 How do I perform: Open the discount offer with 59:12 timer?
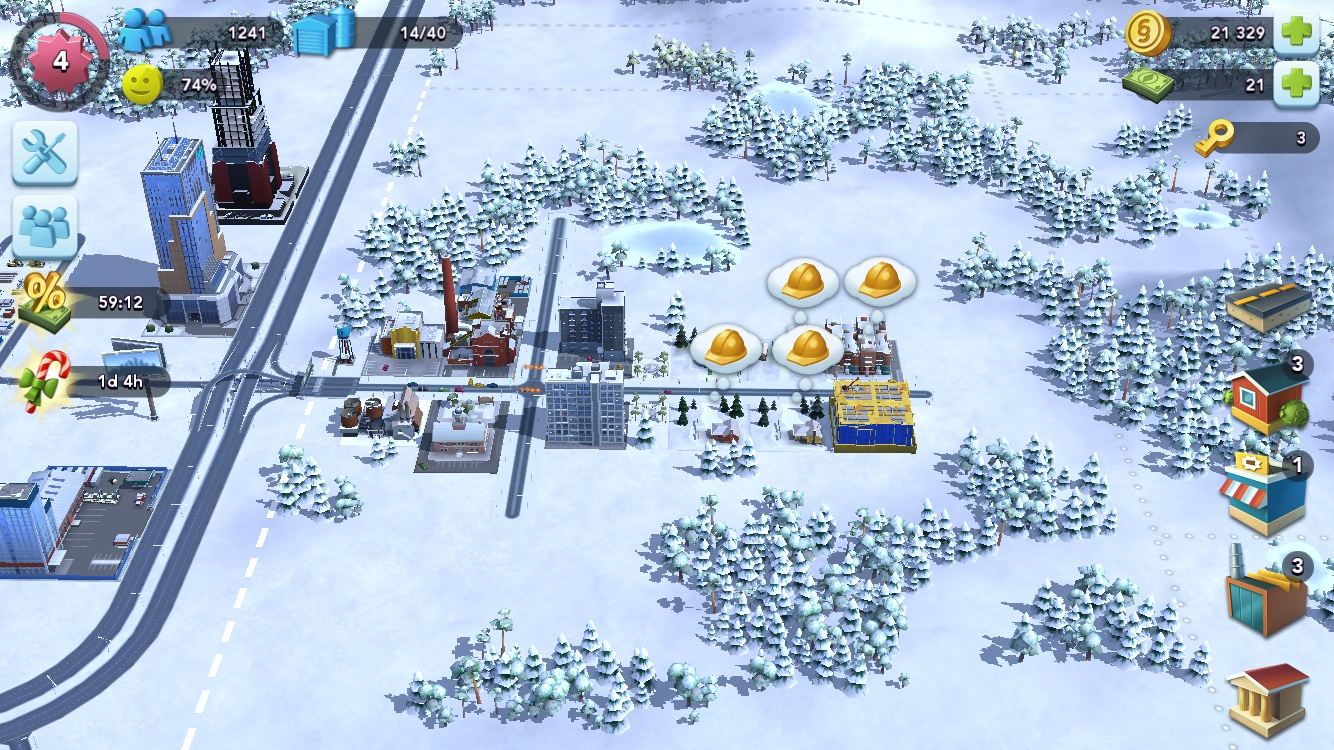click(x=45, y=300)
